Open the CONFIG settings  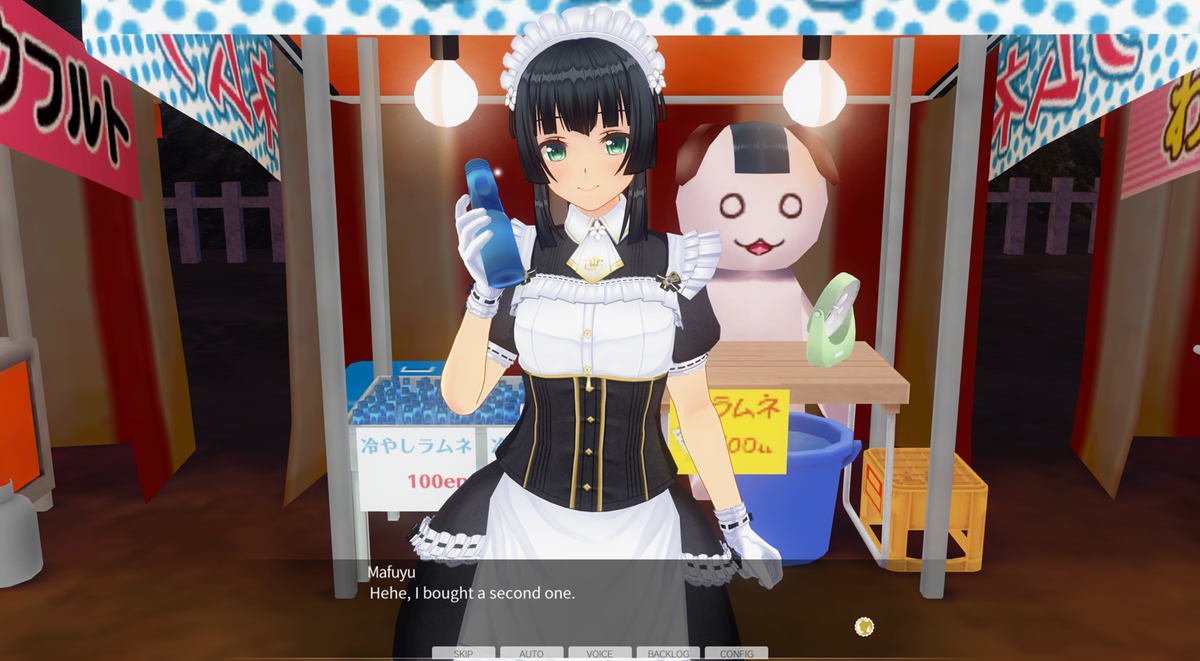coord(736,654)
